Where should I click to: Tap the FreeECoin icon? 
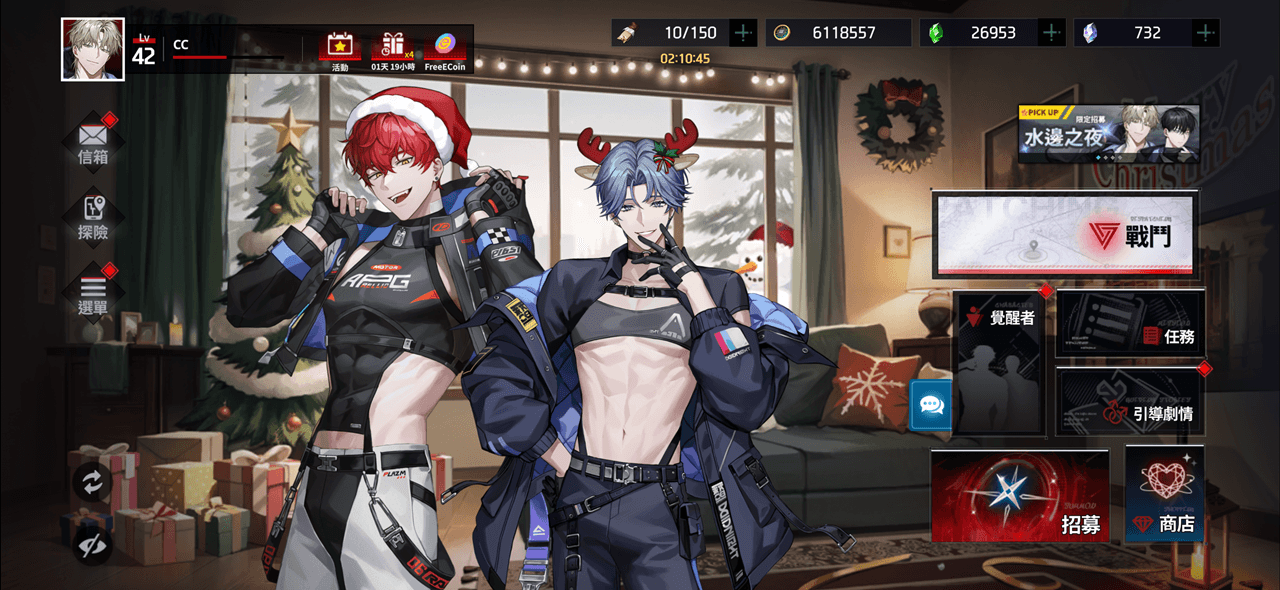pyautogui.click(x=445, y=49)
